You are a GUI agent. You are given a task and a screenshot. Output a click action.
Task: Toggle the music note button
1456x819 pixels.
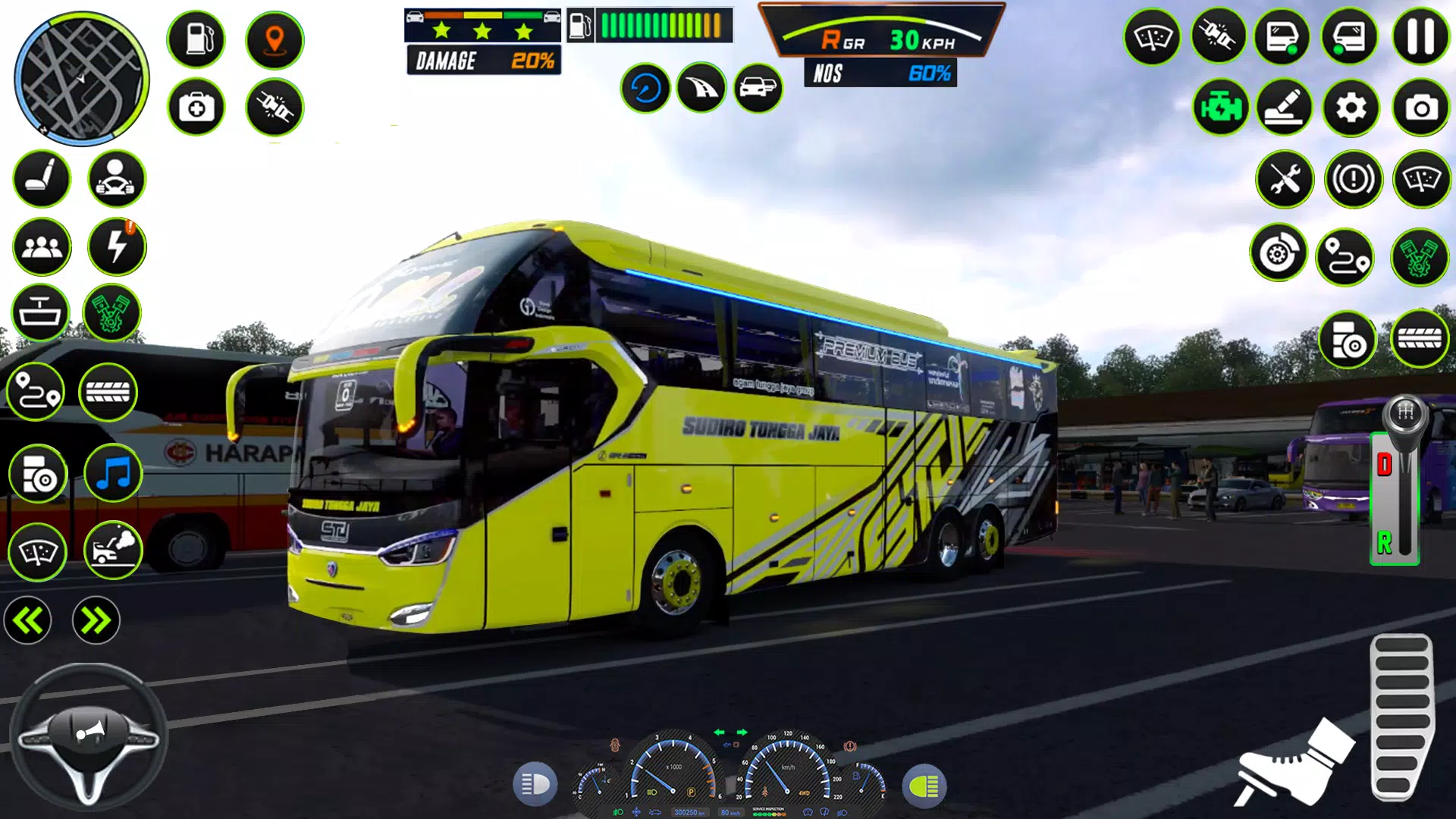[x=114, y=474]
